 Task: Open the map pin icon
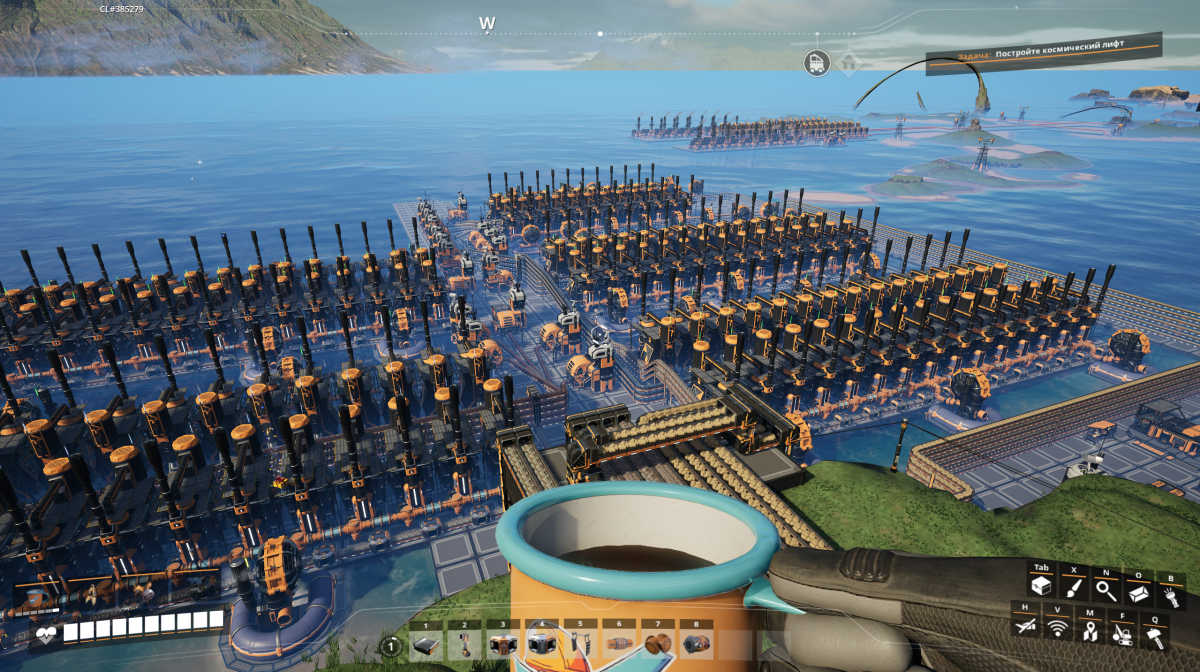[x=1089, y=629]
